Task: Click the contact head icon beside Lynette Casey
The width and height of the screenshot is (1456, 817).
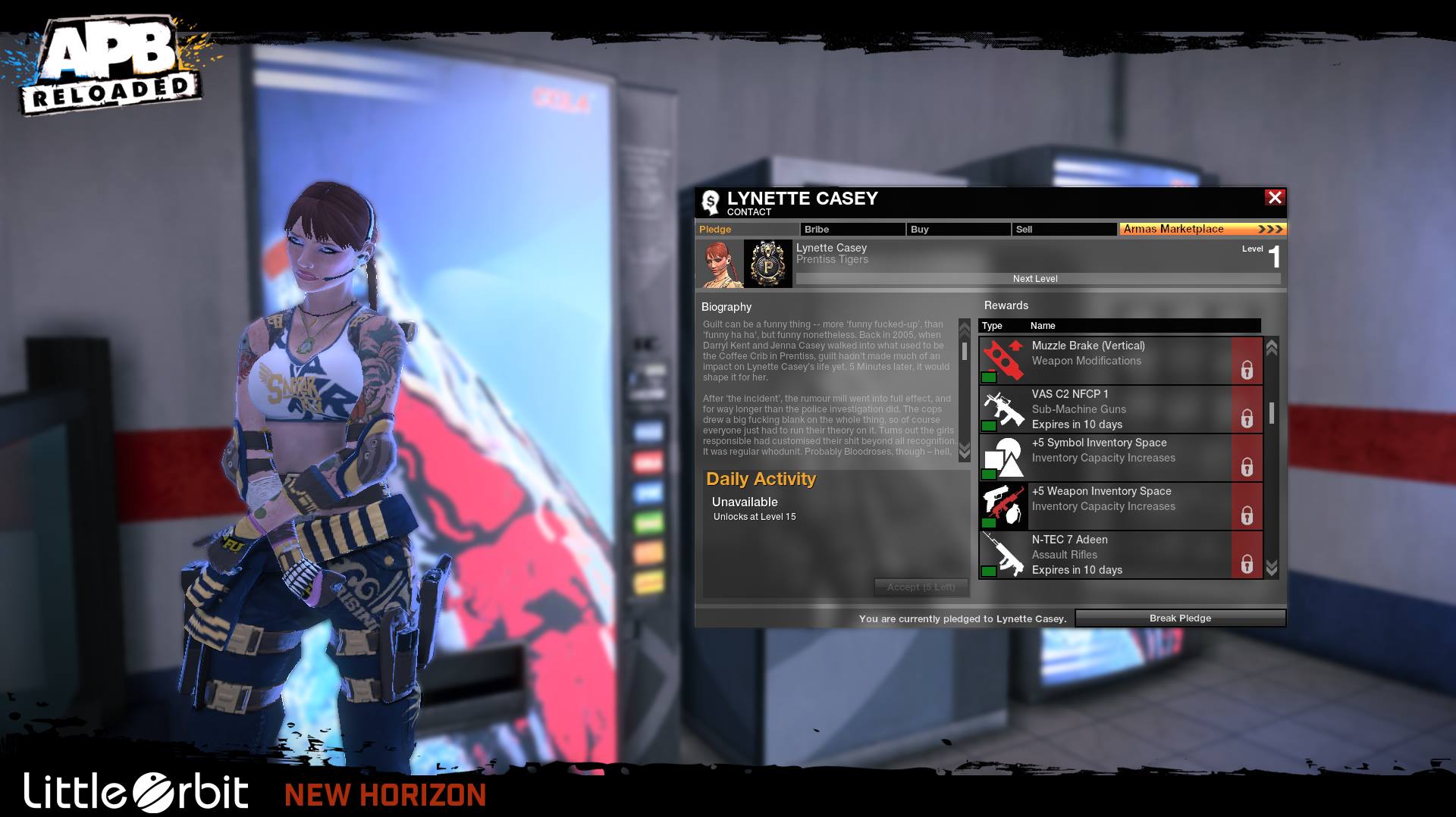Action: [x=710, y=202]
